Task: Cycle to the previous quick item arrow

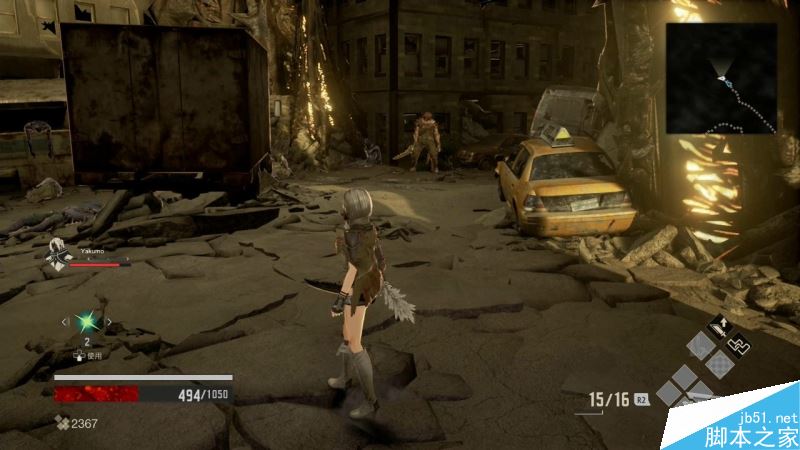Action: point(66,322)
